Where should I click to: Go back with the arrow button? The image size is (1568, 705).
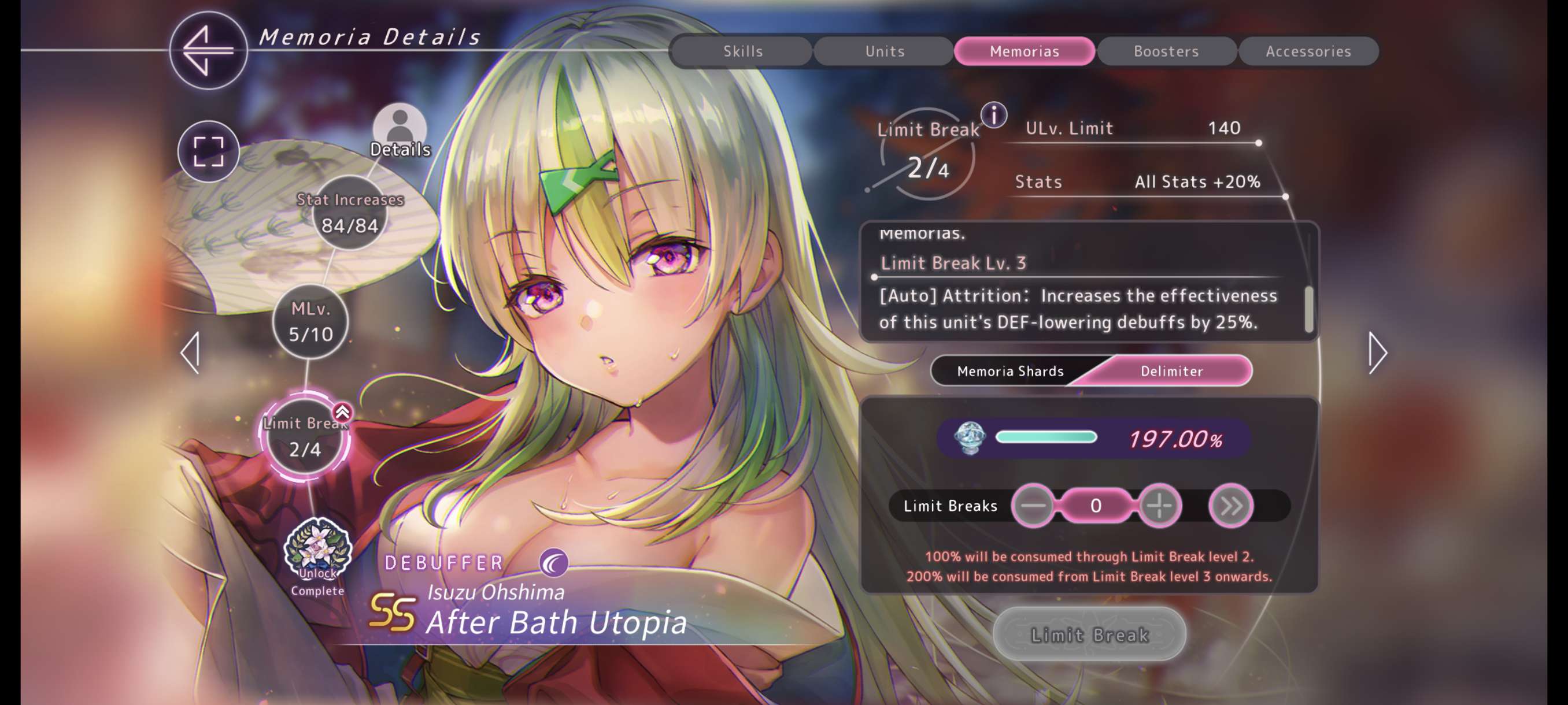click(x=208, y=50)
